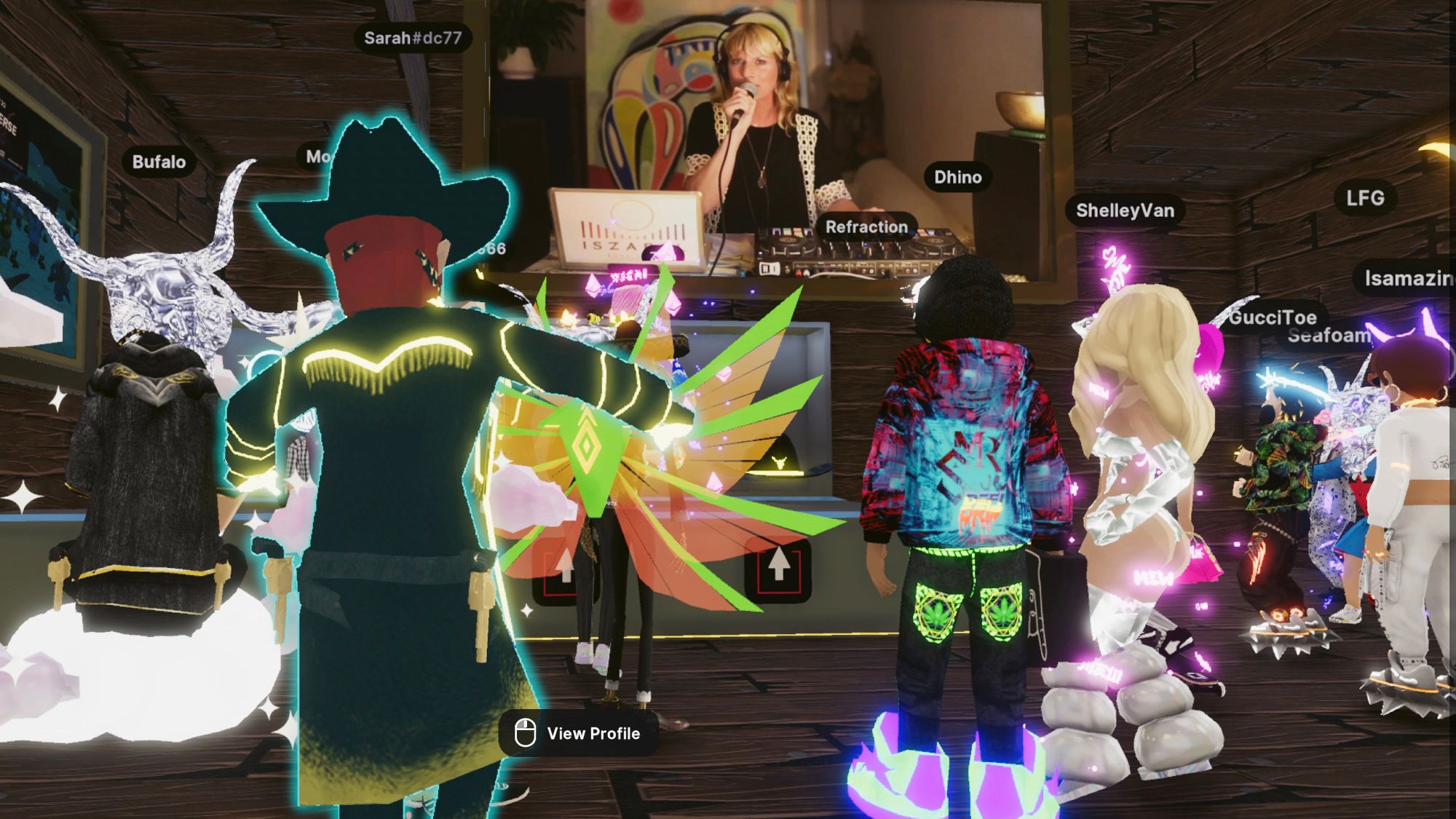Select the Refraction name tag
The width and height of the screenshot is (1456, 819).
[866, 227]
